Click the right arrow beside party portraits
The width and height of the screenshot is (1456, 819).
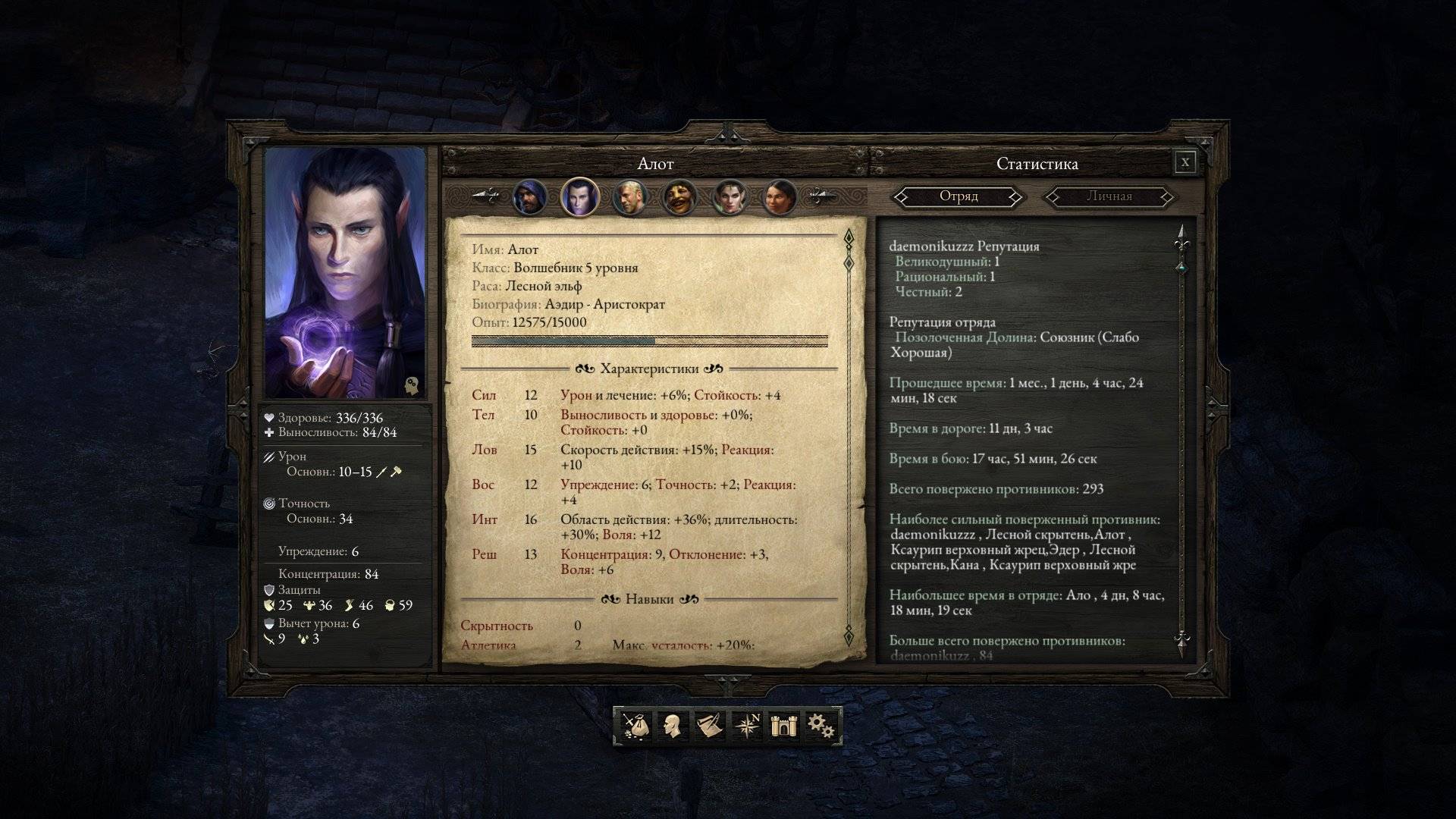pyautogui.click(x=823, y=196)
